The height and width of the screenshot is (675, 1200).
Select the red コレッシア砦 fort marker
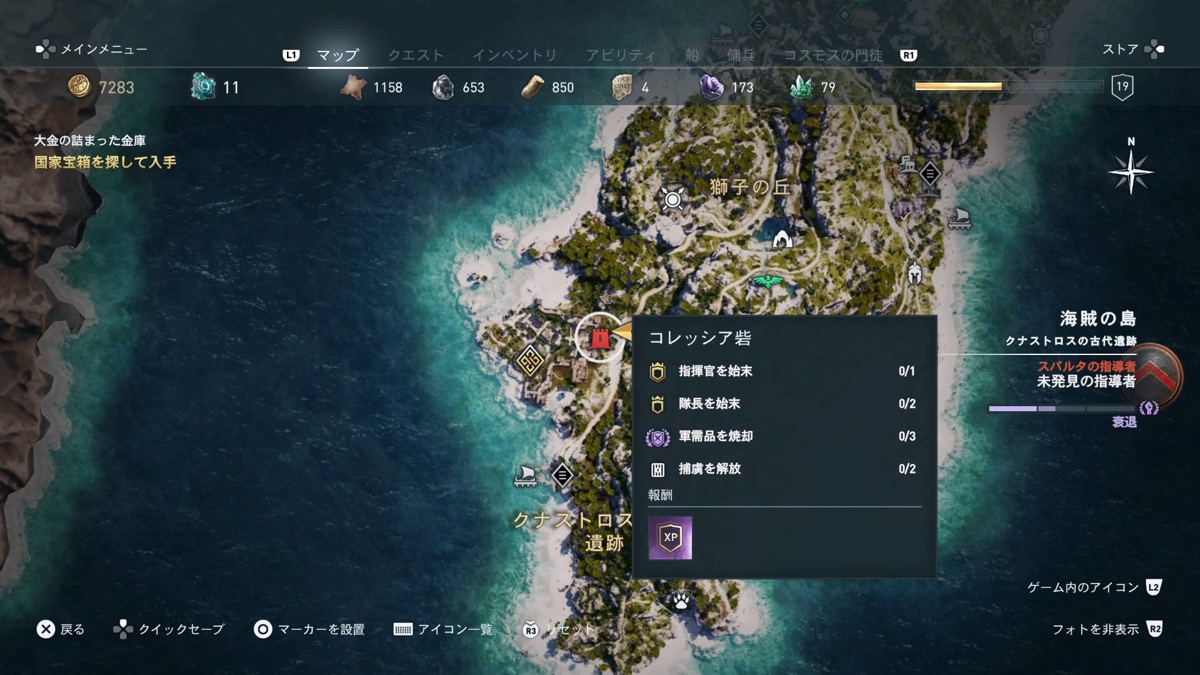click(599, 338)
